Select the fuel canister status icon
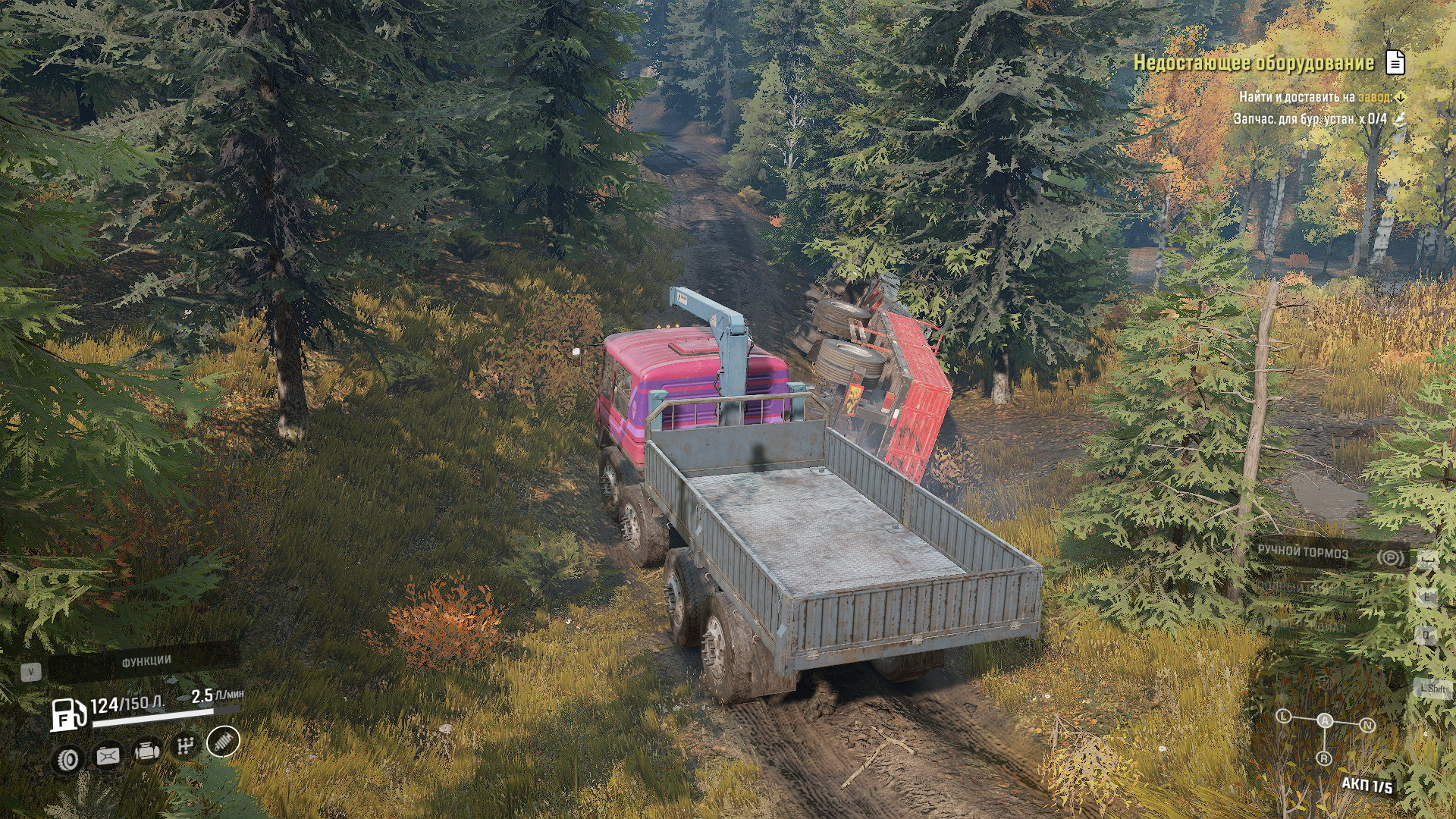Image resolution: width=1456 pixels, height=819 pixels. 107,755
